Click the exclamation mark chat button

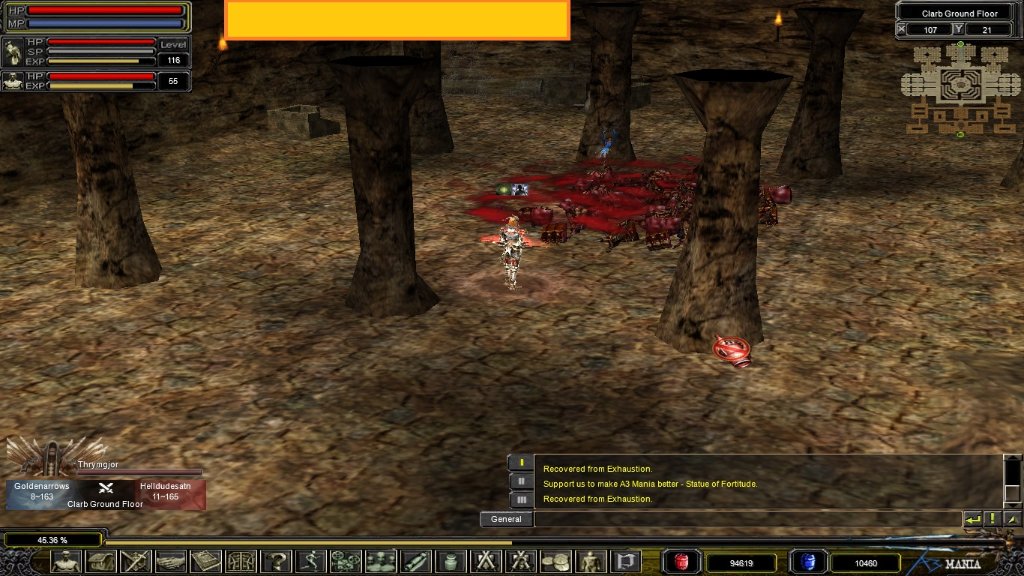pos(992,519)
